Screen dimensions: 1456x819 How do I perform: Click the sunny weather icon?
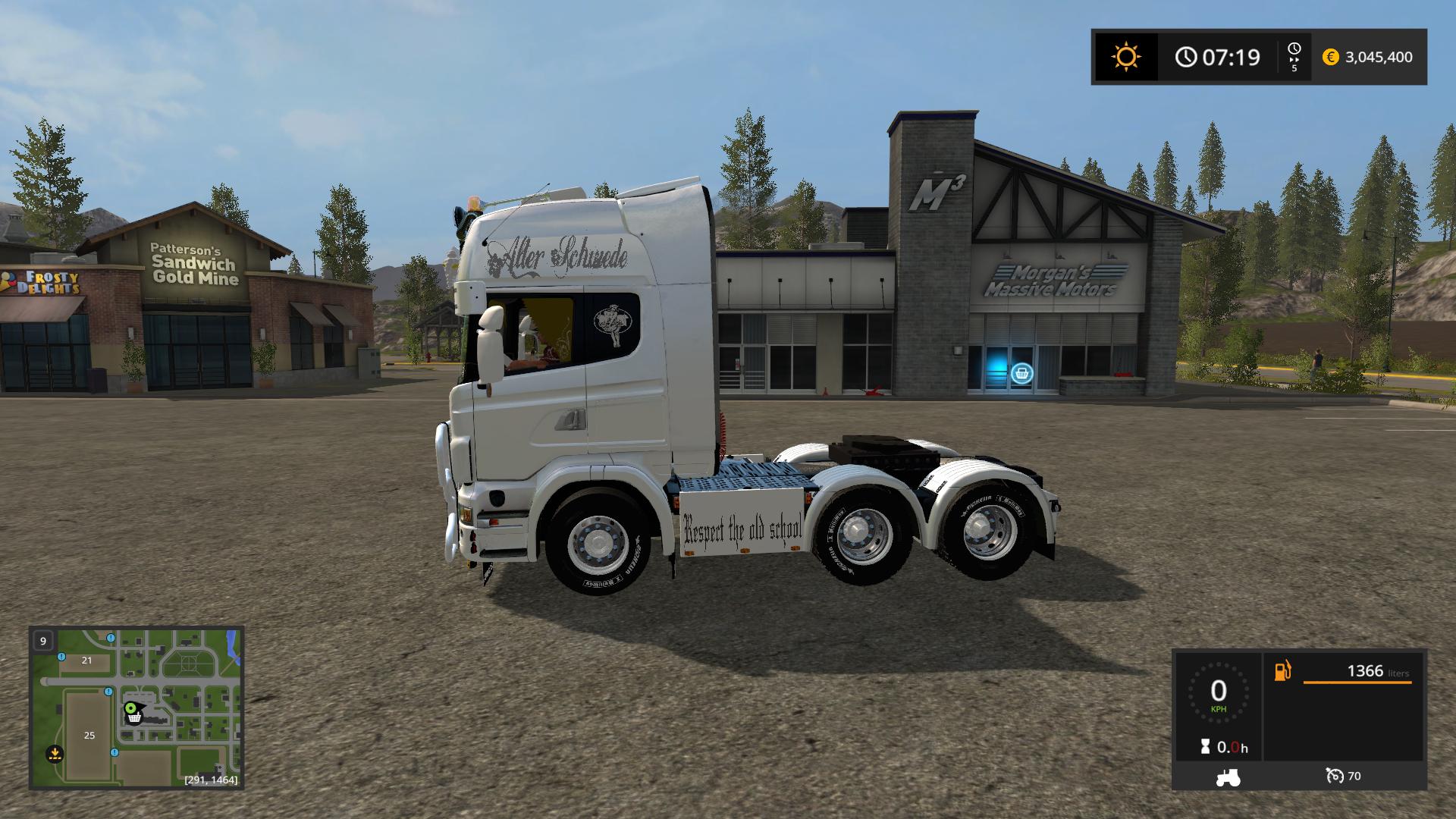tap(1125, 57)
